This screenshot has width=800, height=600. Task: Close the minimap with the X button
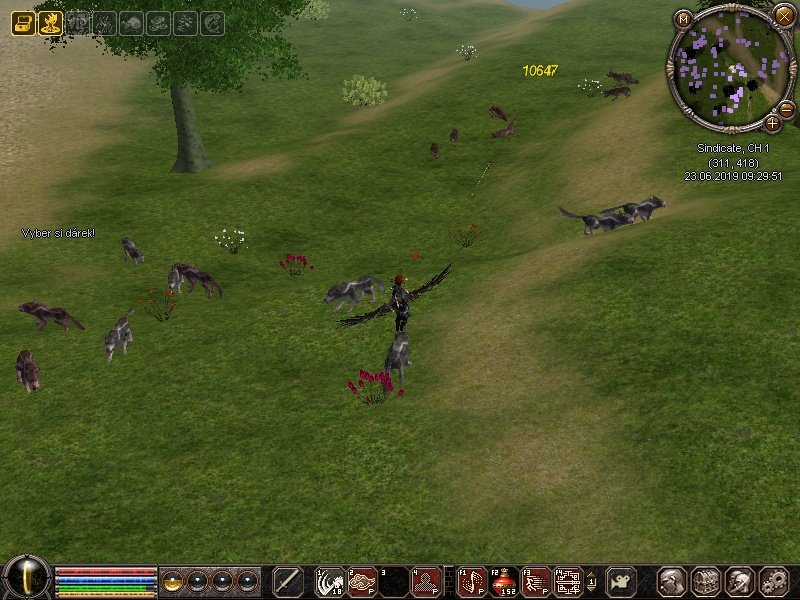pos(784,17)
